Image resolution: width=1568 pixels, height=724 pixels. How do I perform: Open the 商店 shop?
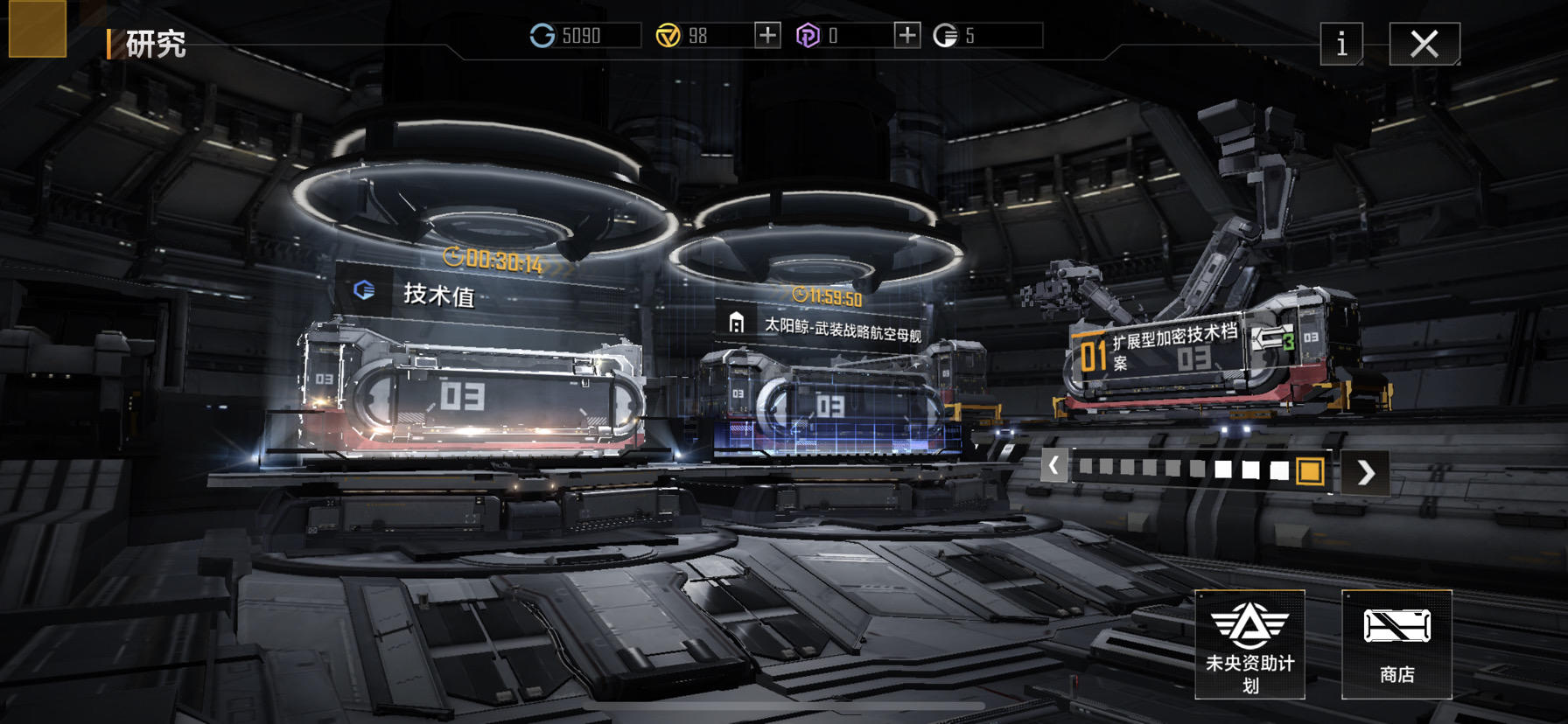pos(1396,644)
